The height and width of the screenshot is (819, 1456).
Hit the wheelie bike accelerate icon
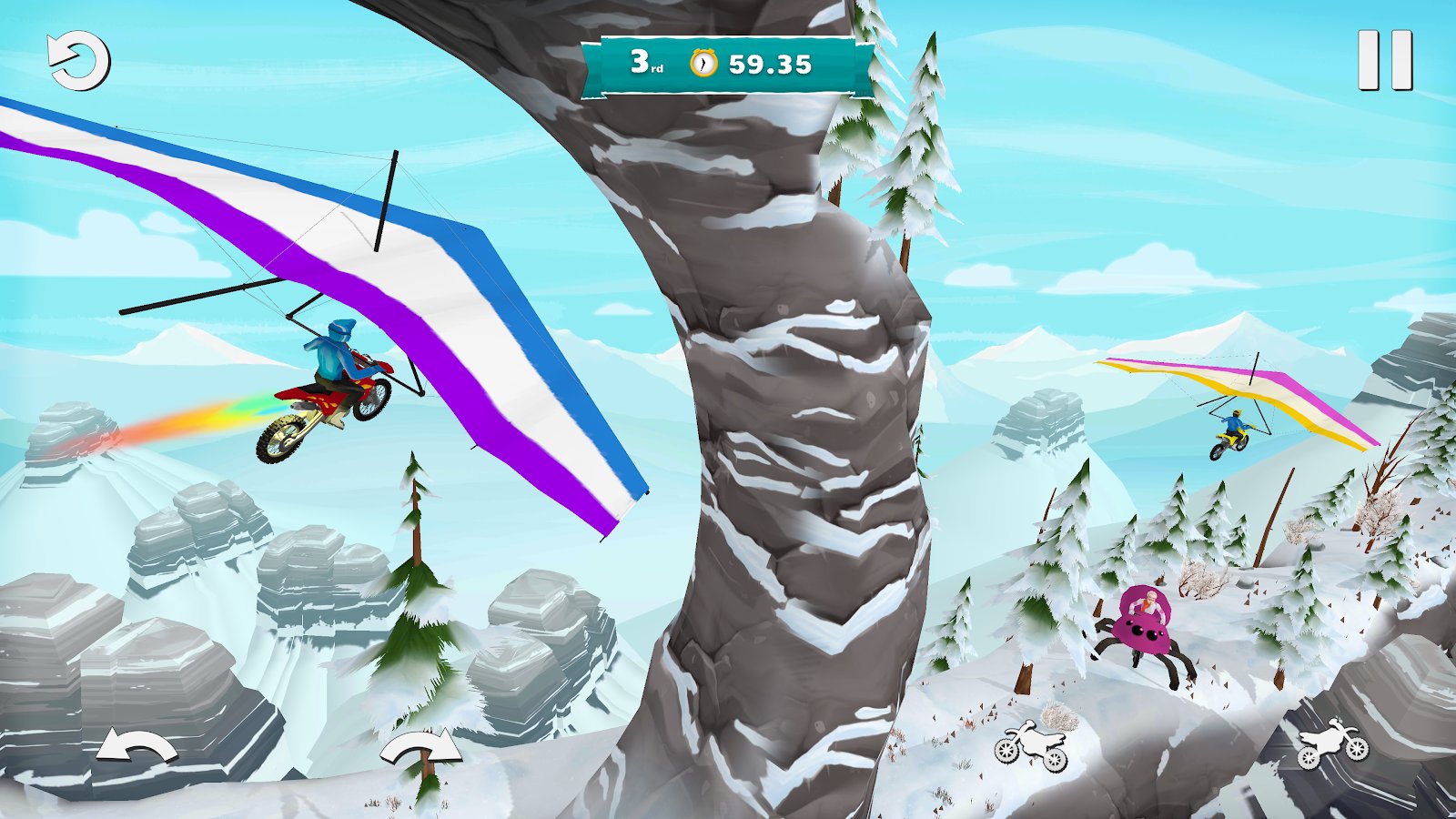(1332, 744)
